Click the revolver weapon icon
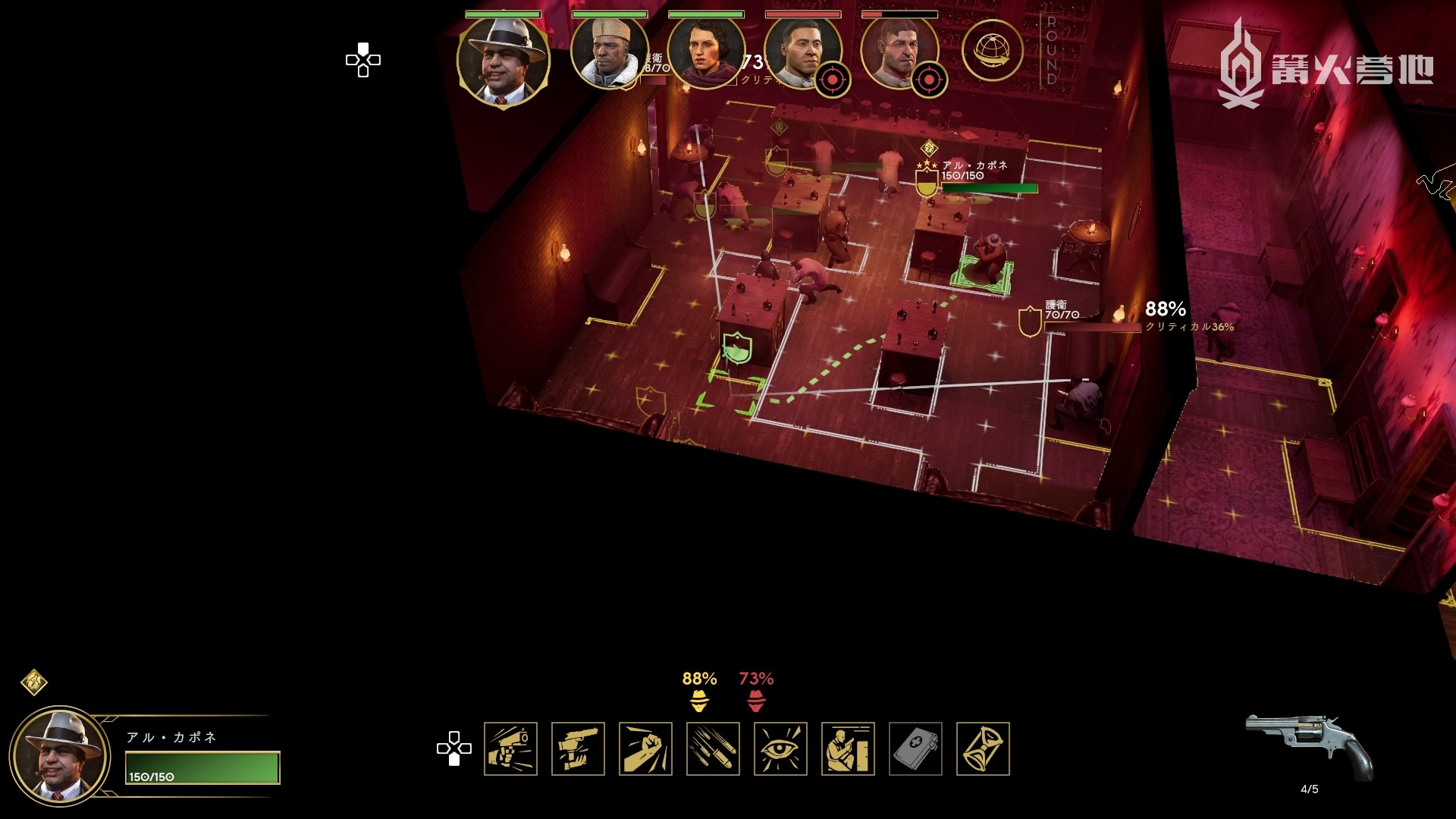 tap(1309, 746)
